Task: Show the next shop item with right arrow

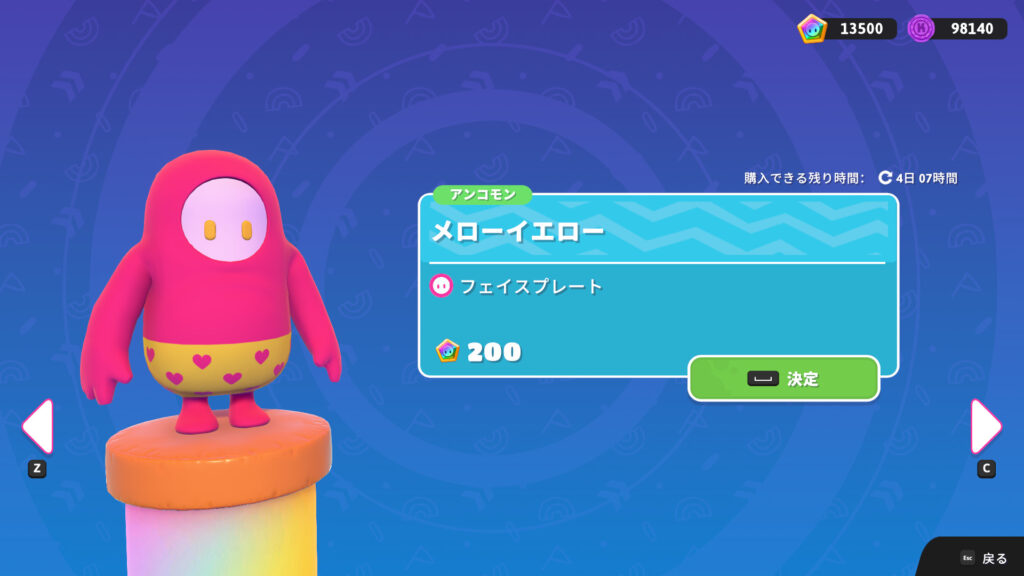Action: [986, 427]
